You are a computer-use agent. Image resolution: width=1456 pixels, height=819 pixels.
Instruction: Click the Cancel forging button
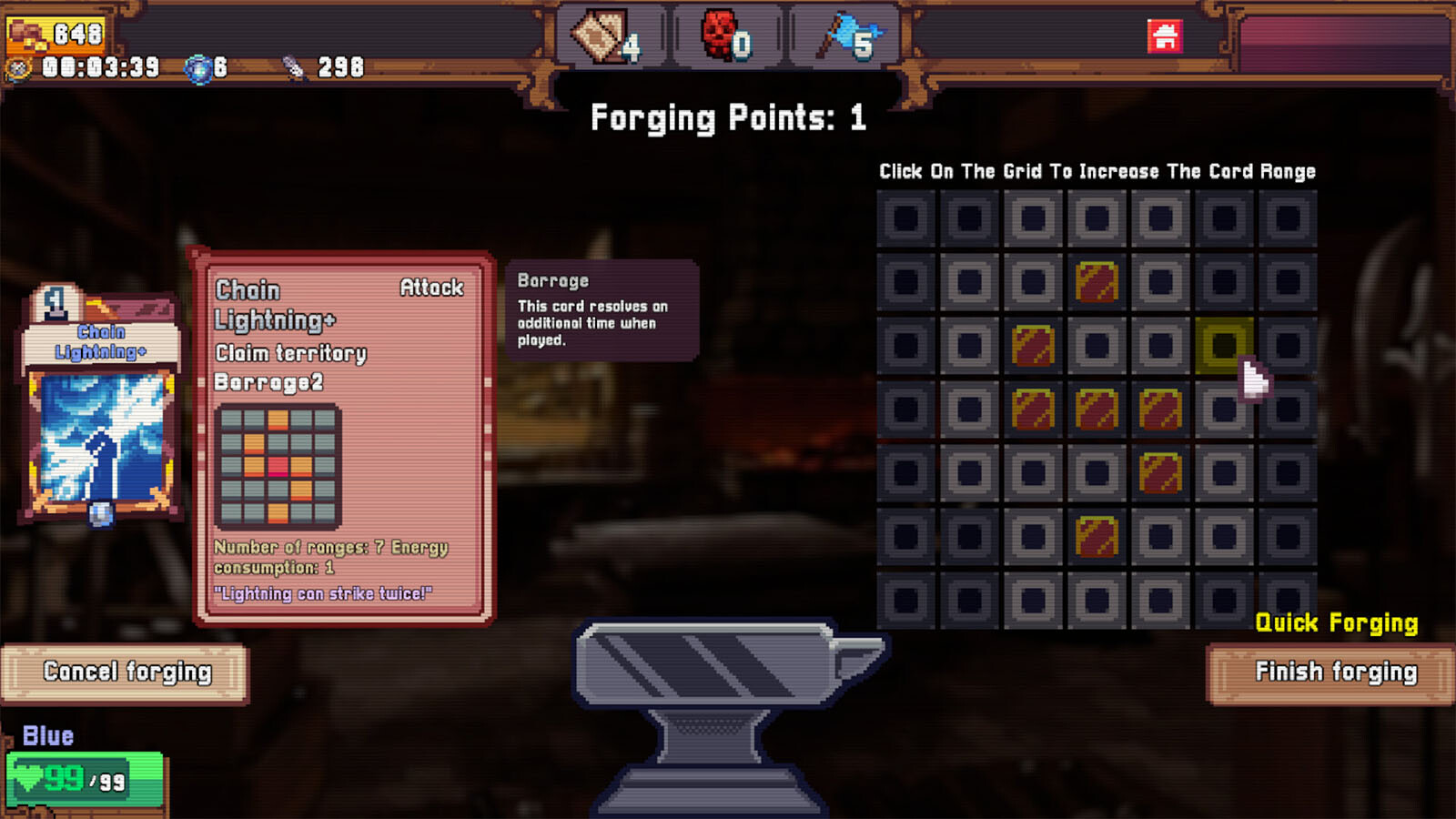click(126, 673)
